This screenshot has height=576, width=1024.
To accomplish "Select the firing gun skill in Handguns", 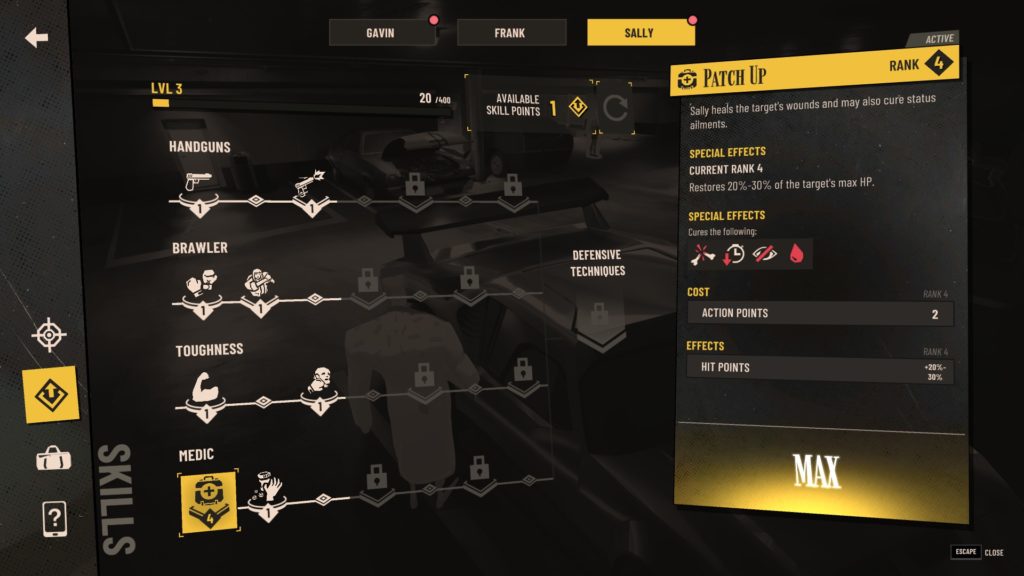I will click(309, 185).
